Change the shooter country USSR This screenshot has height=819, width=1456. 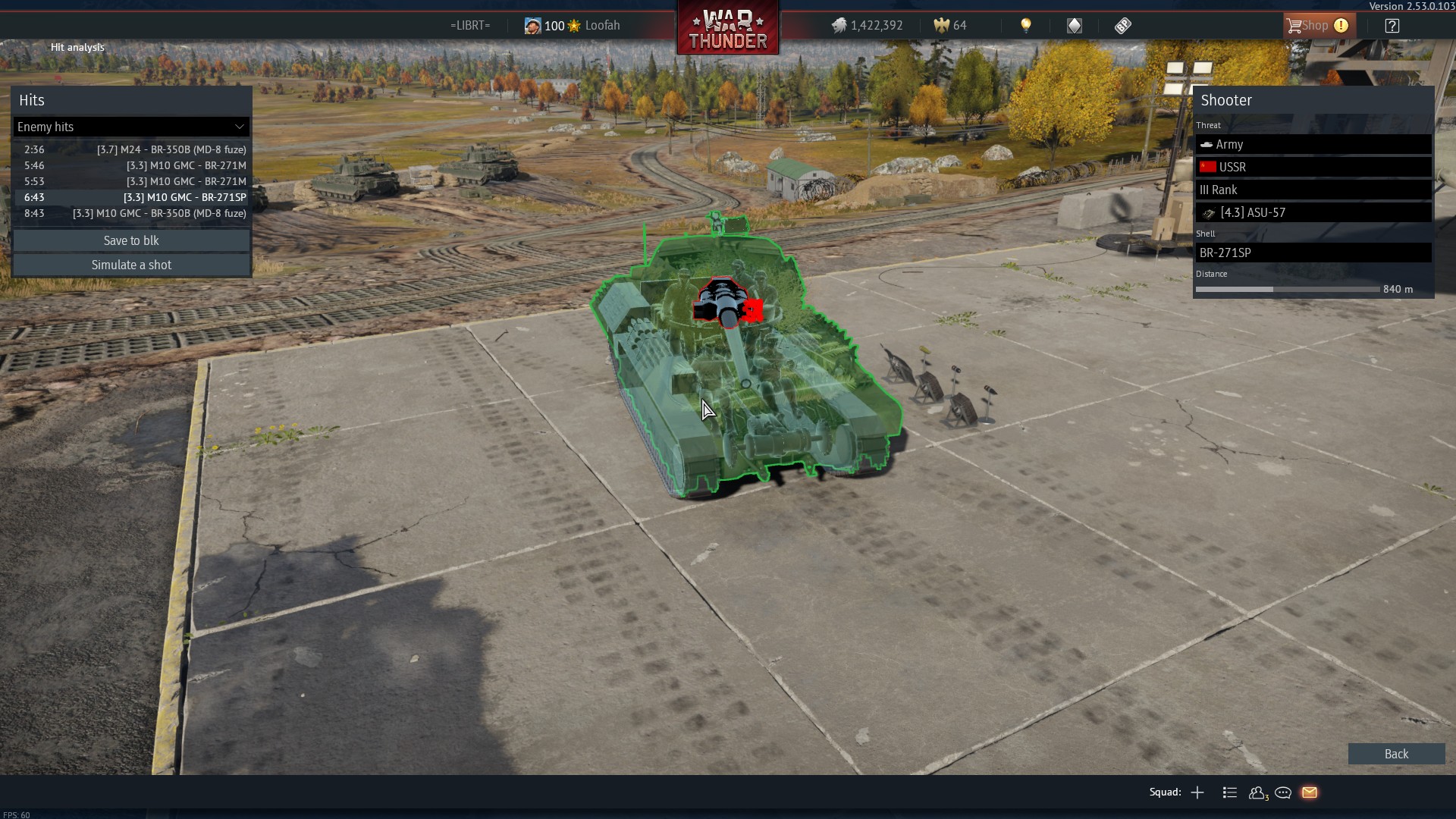1313,167
